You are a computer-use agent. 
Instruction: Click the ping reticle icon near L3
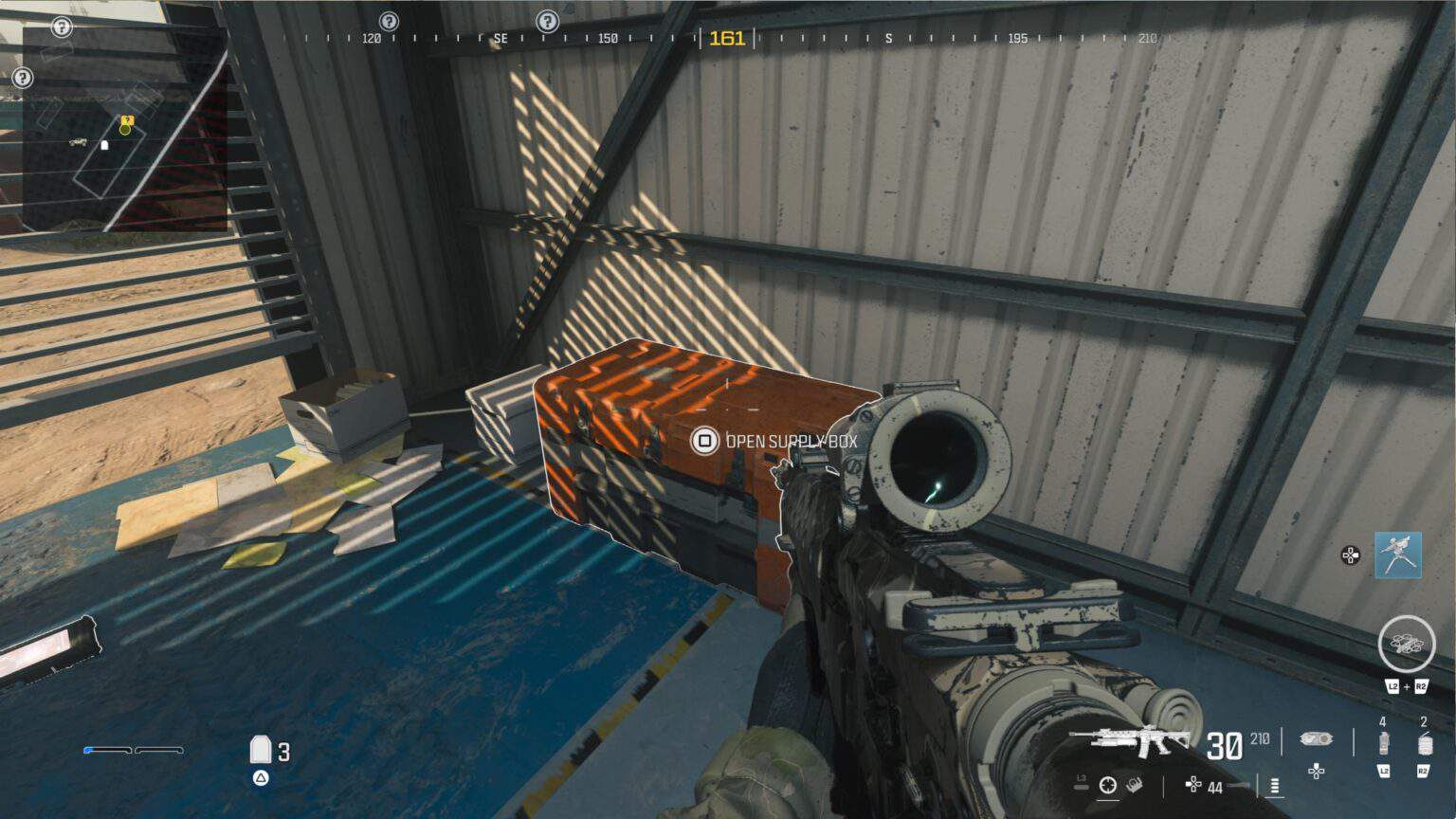click(1106, 784)
